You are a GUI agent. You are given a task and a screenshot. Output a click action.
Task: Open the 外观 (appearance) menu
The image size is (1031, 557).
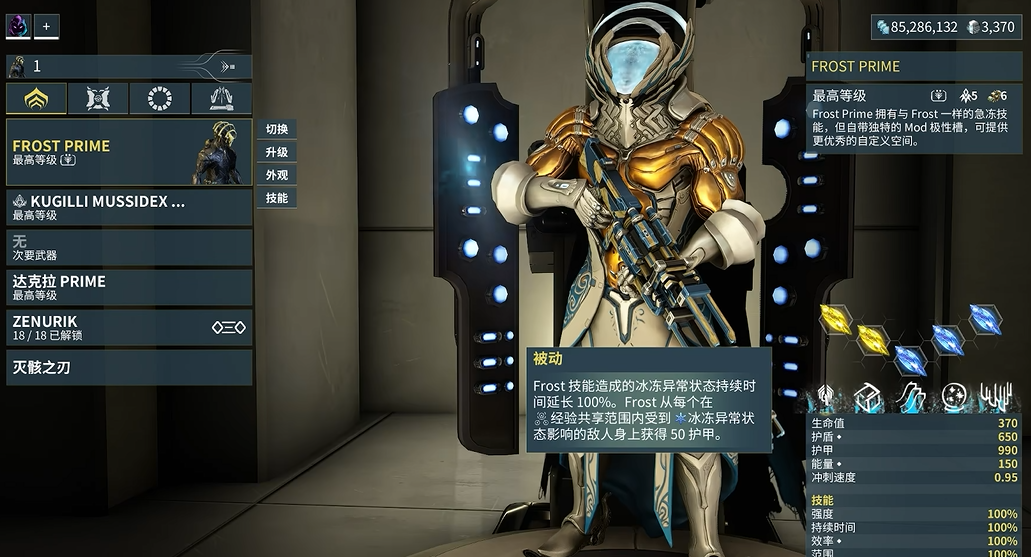coord(277,175)
